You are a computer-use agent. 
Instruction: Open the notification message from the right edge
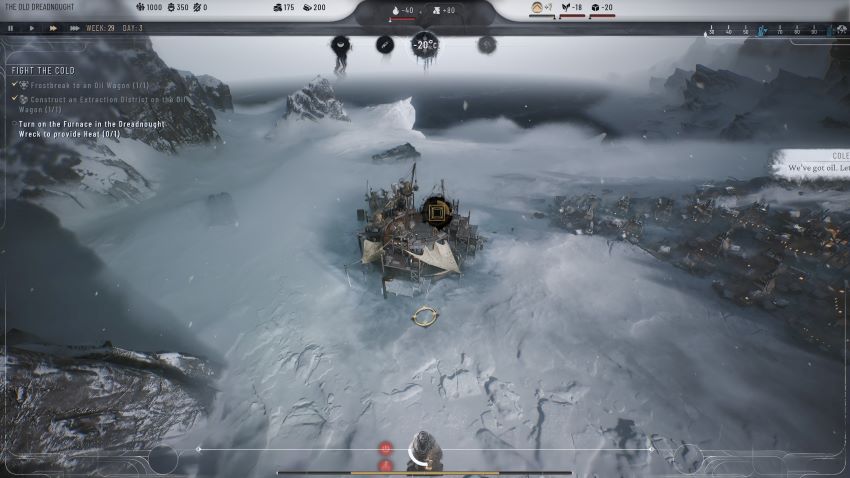pyautogui.click(x=811, y=163)
